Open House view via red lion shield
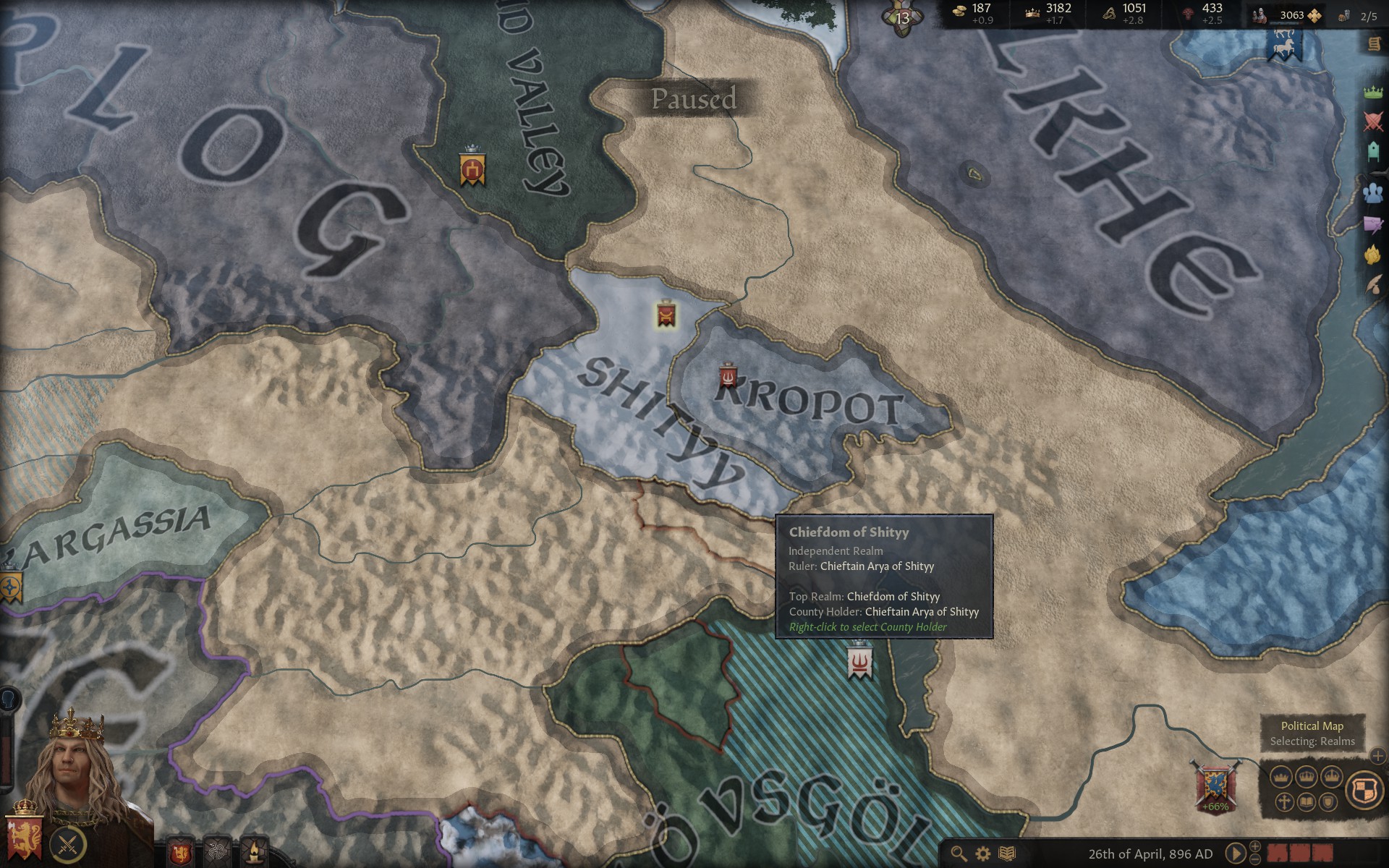The width and height of the screenshot is (1389, 868). pyautogui.click(x=180, y=851)
